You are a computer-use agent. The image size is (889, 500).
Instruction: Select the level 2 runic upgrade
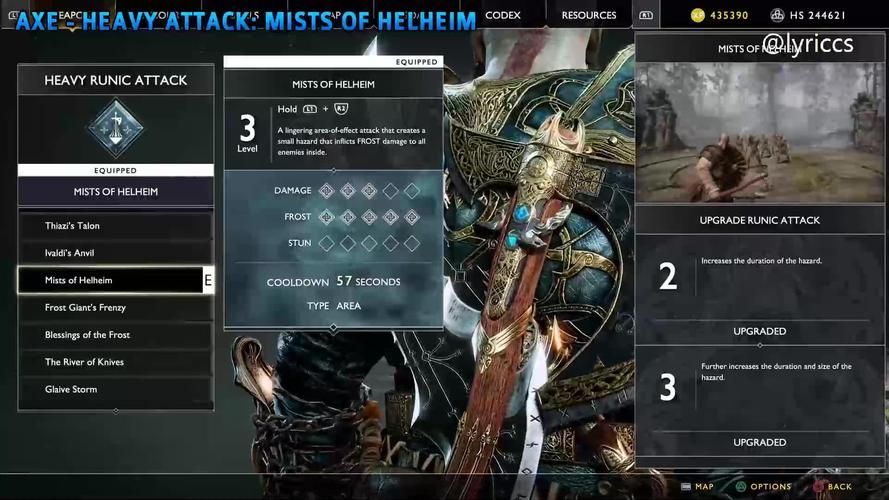[x=759, y=276]
